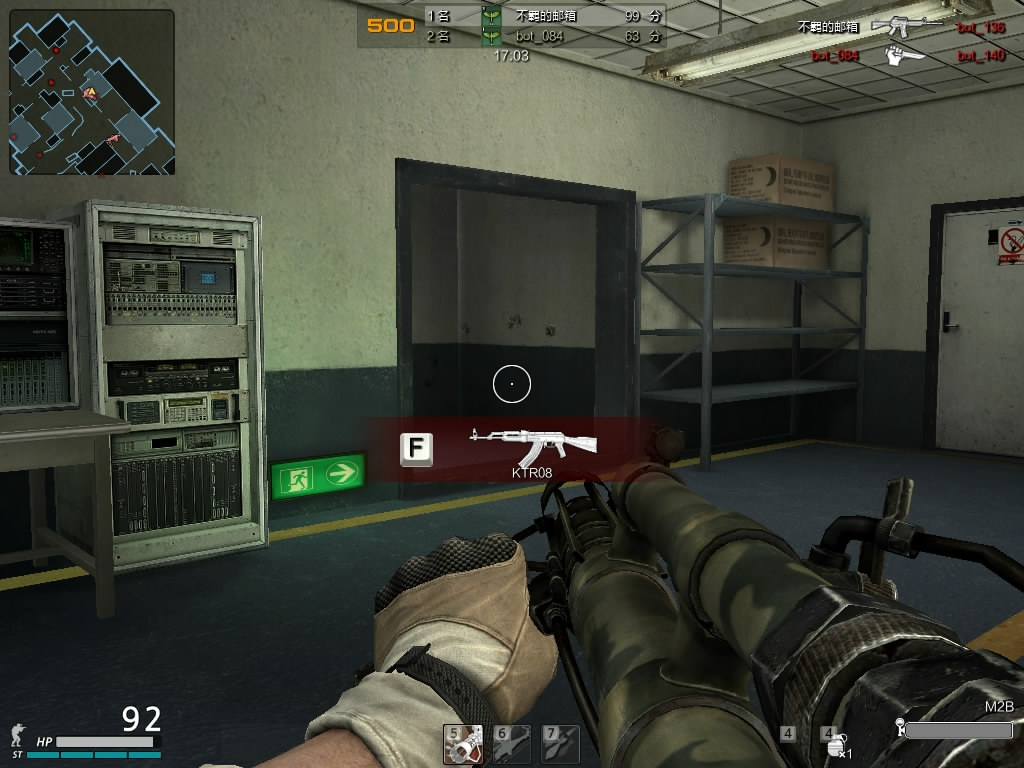Click the minimap in the corner
The width and height of the screenshot is (1024, 768).
[x=92, y=92]
